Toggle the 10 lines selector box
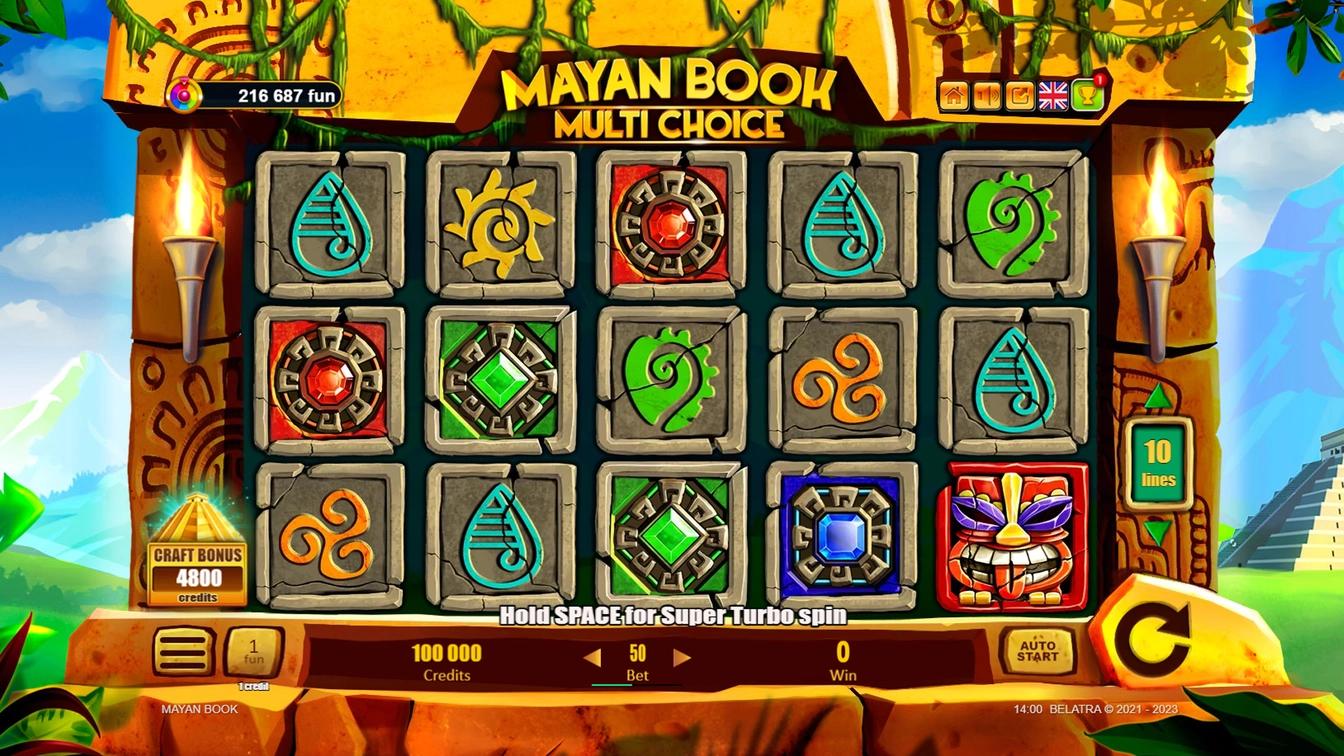The height and width of the screenshot is (756, 1344). pyautogui.click(x=1158, y=464)
